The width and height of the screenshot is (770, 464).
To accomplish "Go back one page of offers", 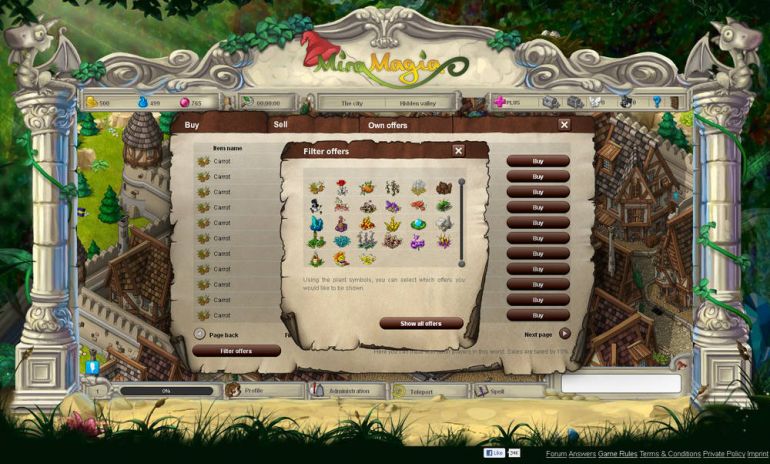I will point(200,334).
